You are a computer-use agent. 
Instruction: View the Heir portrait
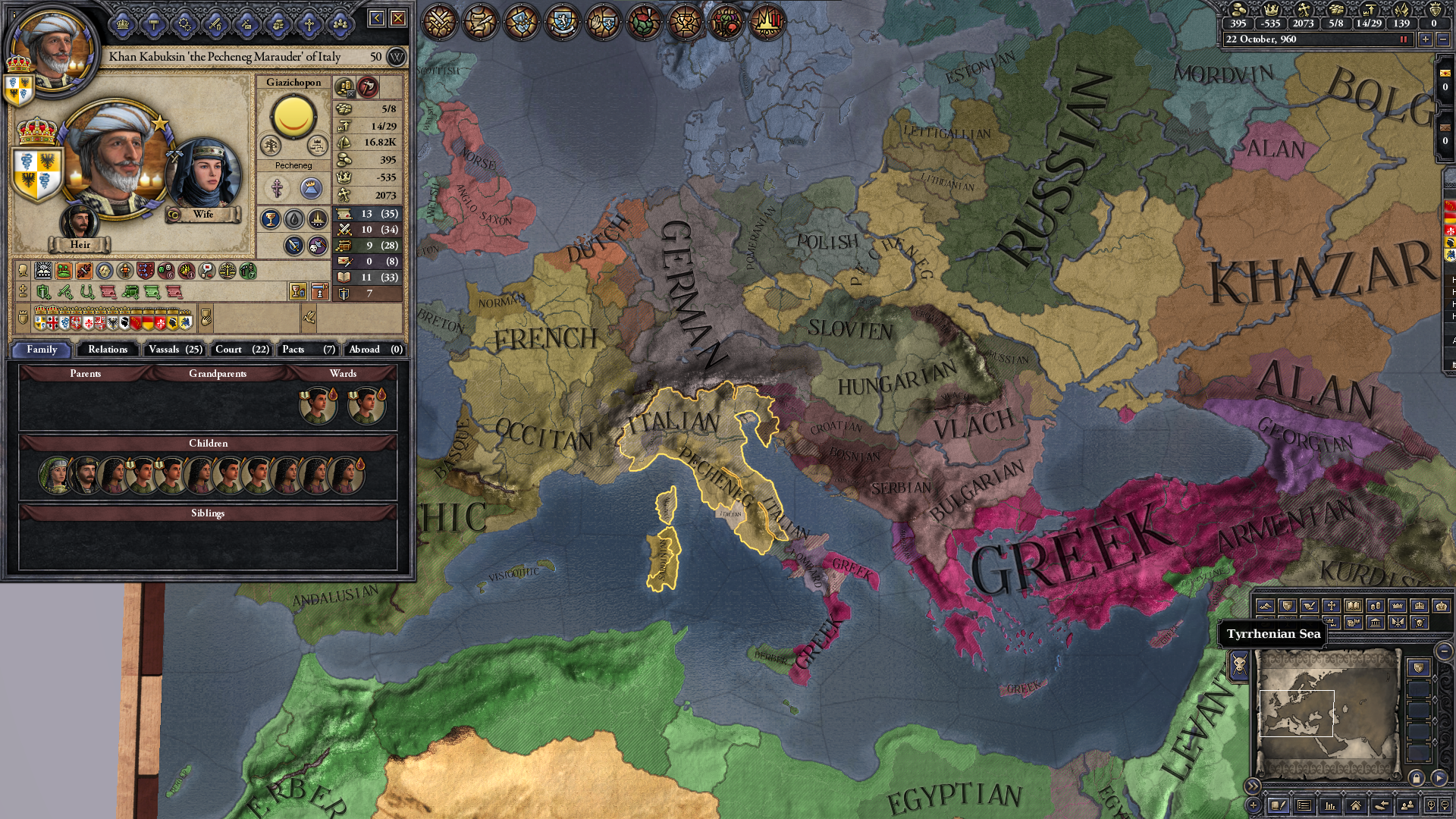(x=79, y=223)
